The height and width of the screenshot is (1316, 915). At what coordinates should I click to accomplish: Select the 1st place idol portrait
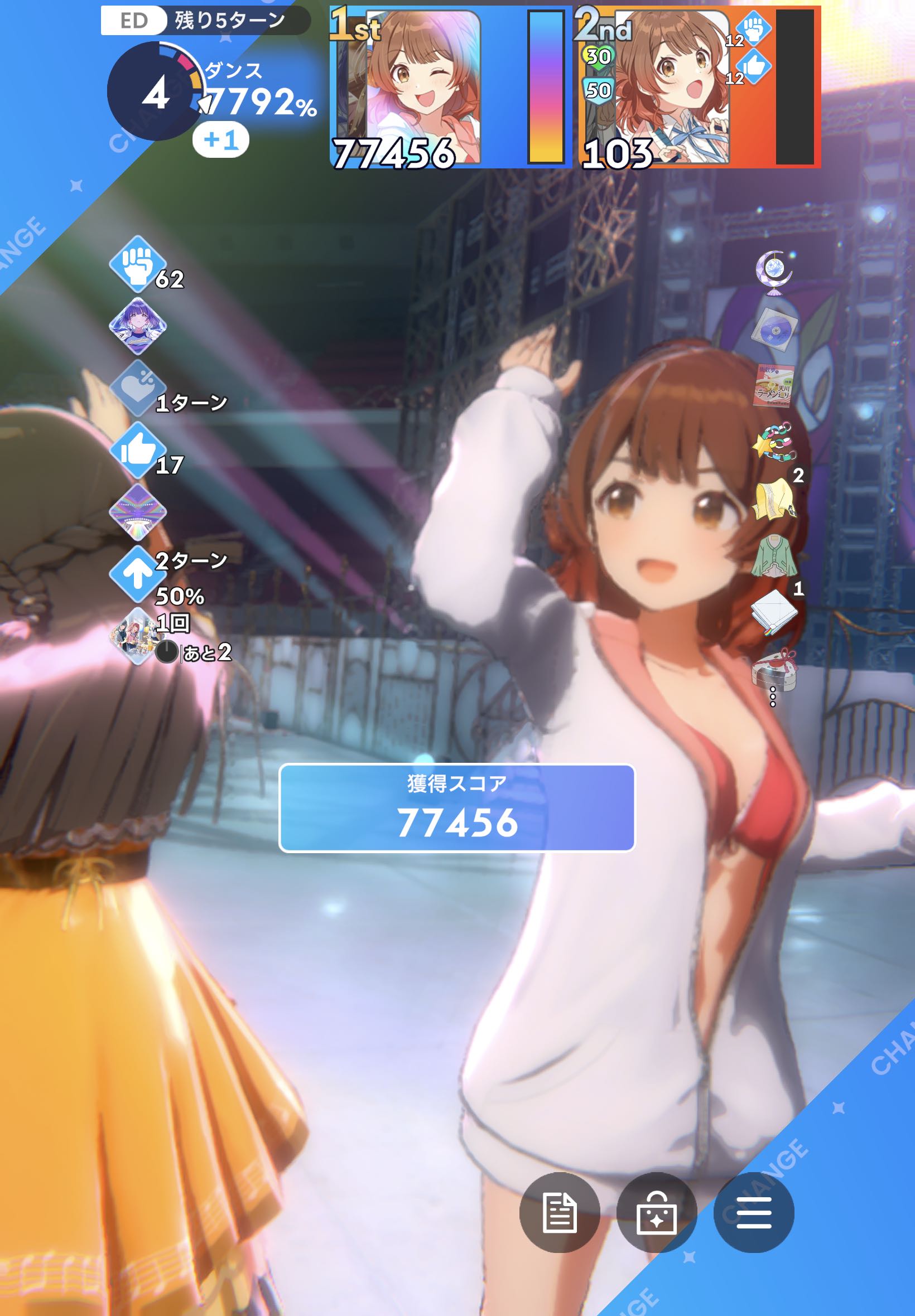pyautogui.click(x=421, y=86)
